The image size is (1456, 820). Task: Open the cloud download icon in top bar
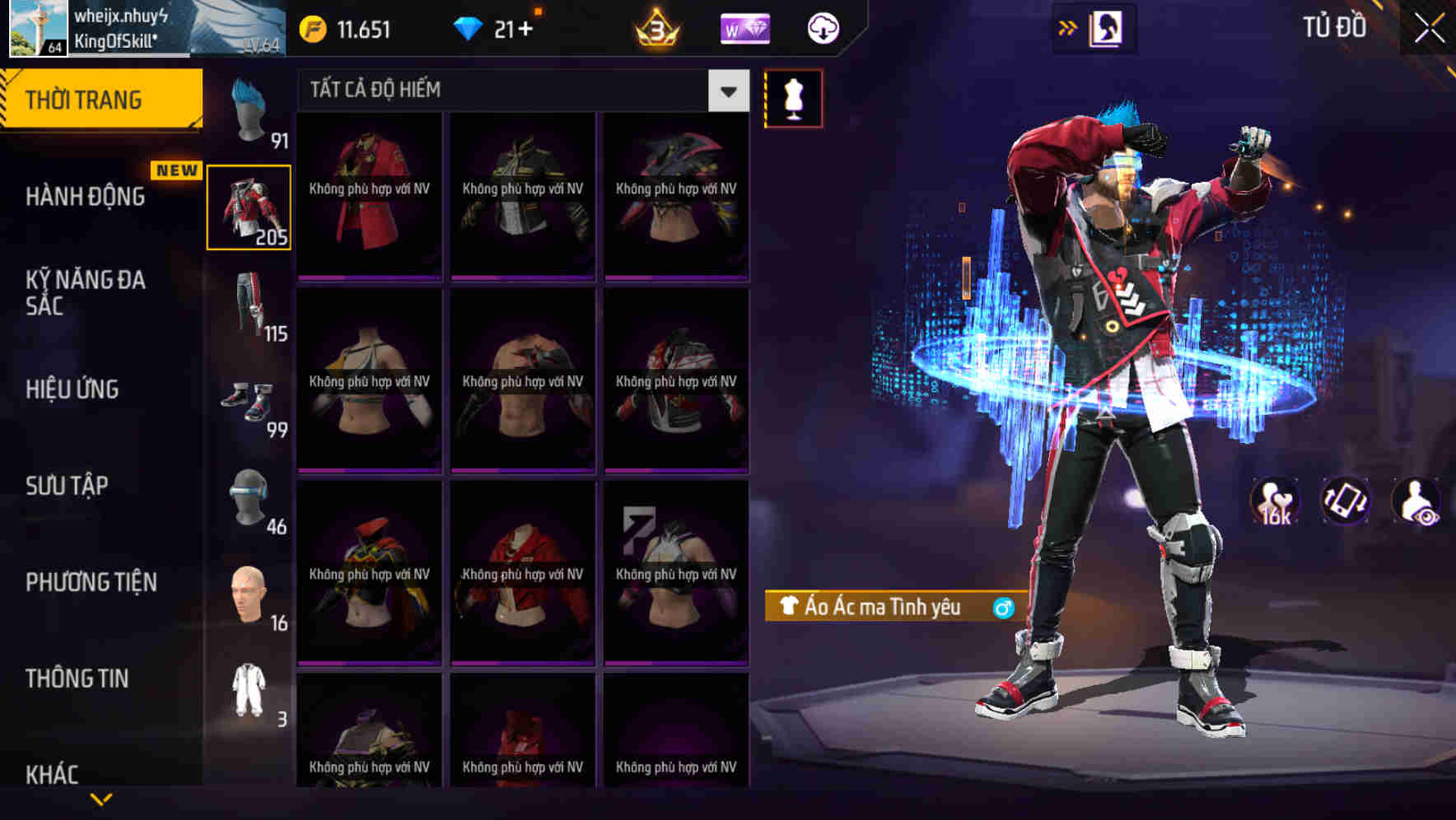tap(821, 27)
